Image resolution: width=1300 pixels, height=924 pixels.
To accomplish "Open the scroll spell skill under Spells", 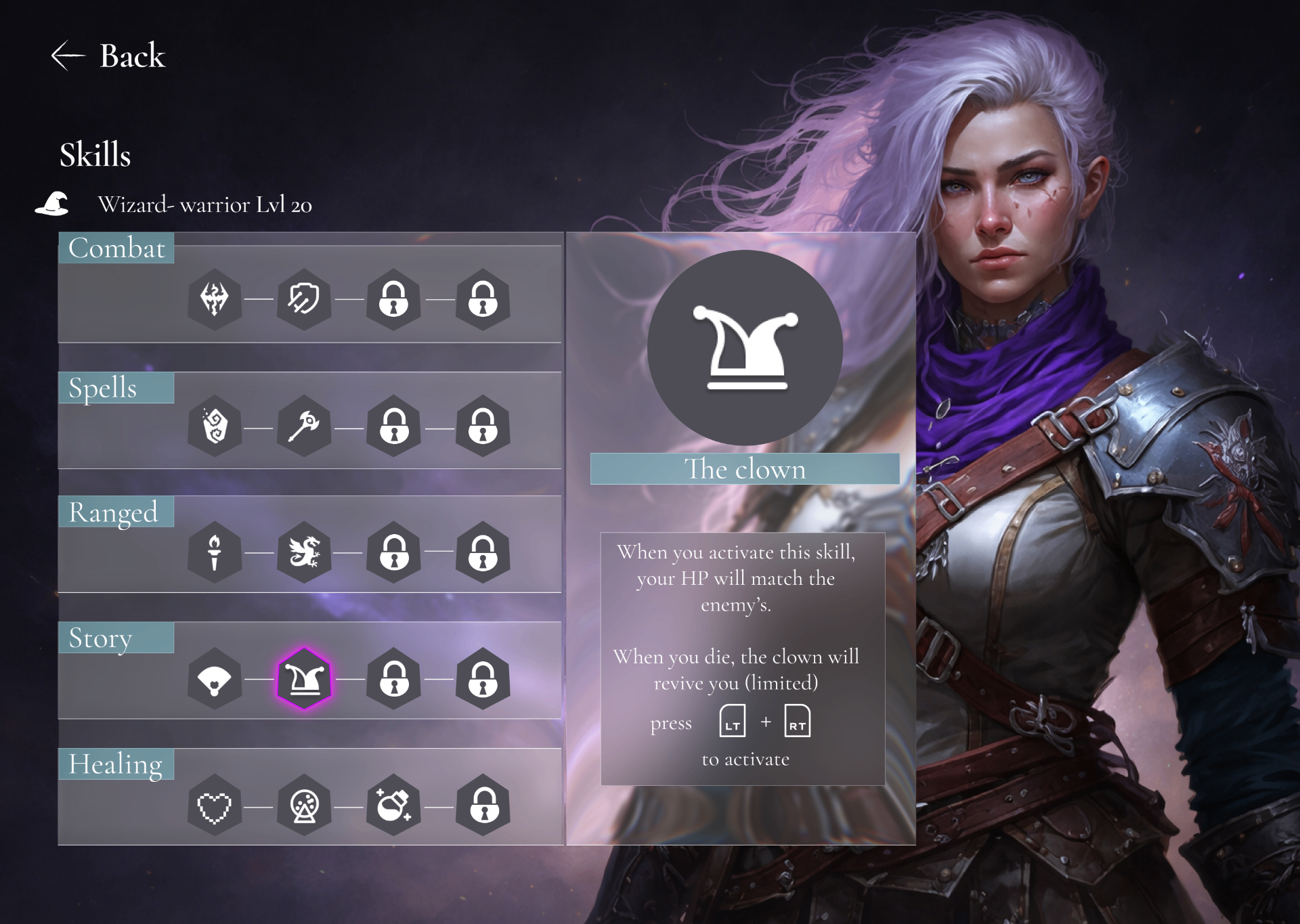I will click(x=215, y=426).
